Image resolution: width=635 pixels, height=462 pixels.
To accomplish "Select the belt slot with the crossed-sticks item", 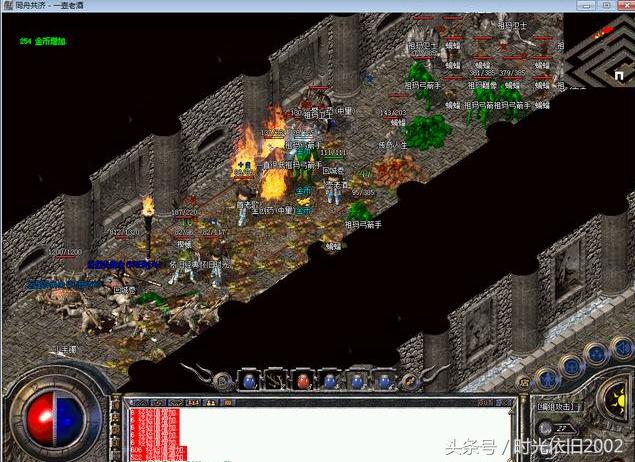I will point(275,380).
